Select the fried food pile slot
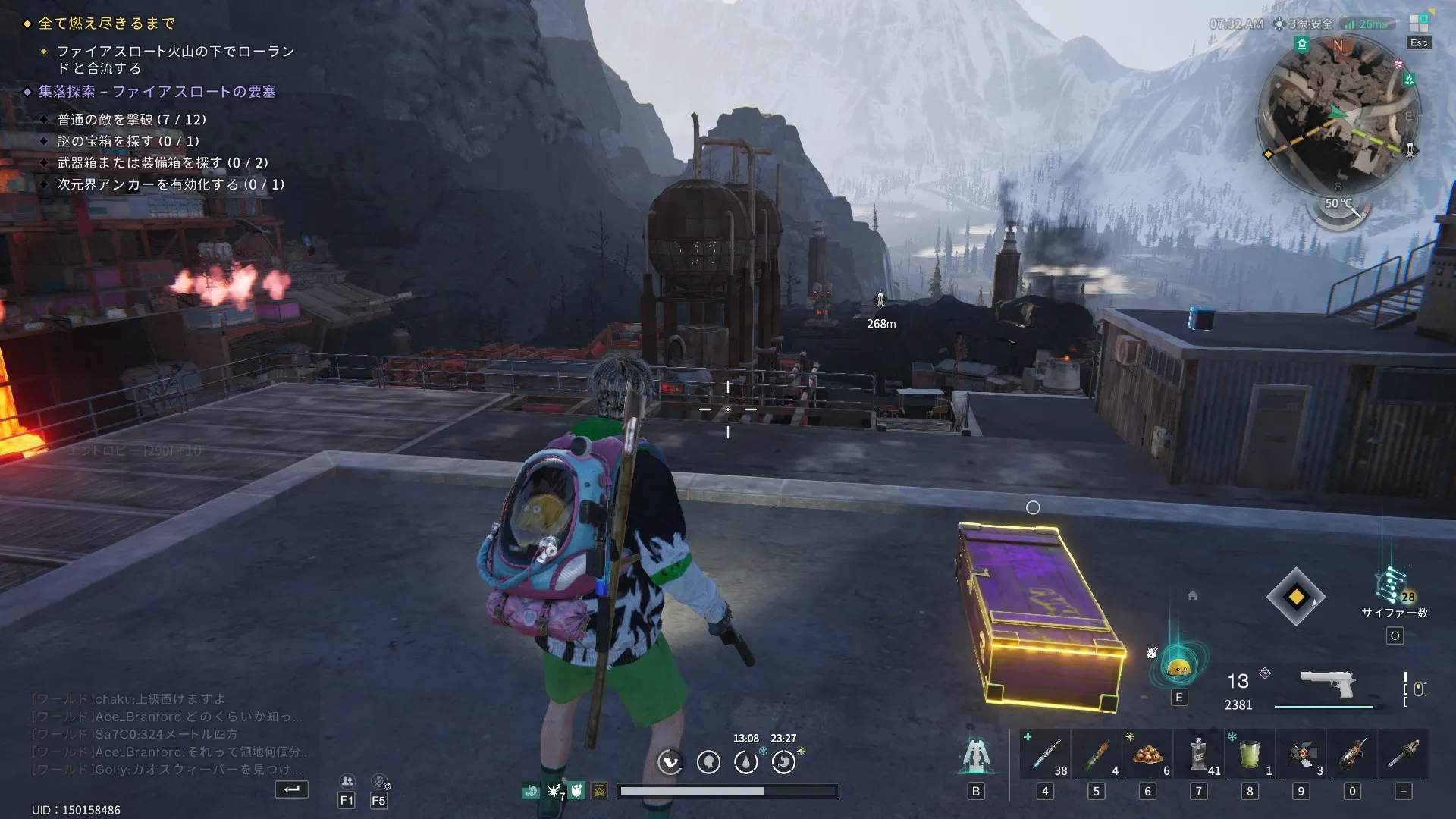Image resolution: width=1456 pixels, height=819 pixels. 1147,755
